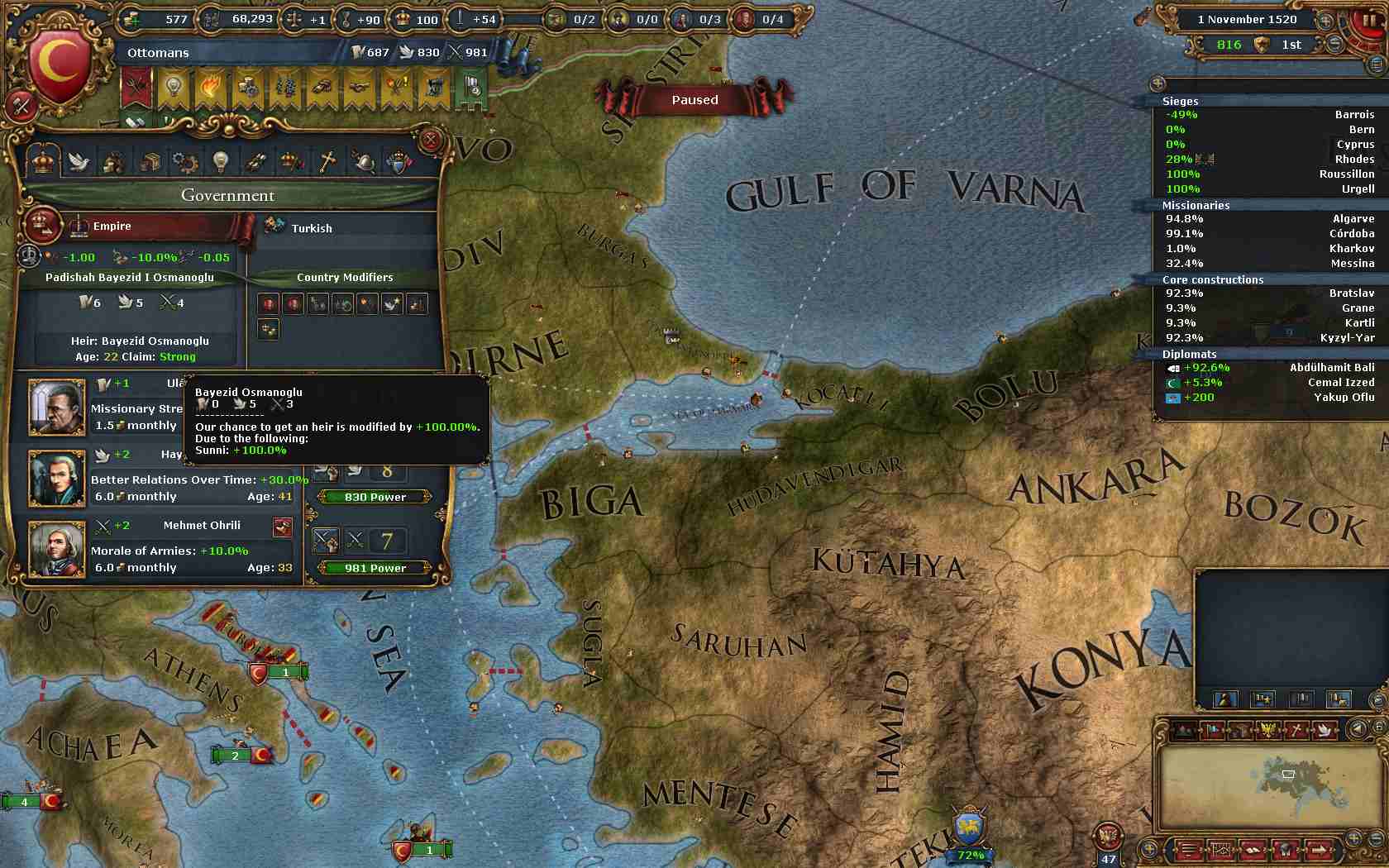
Task: Select diplomat Yakup Oflu entry
Action: click(x=1267, y=398)
